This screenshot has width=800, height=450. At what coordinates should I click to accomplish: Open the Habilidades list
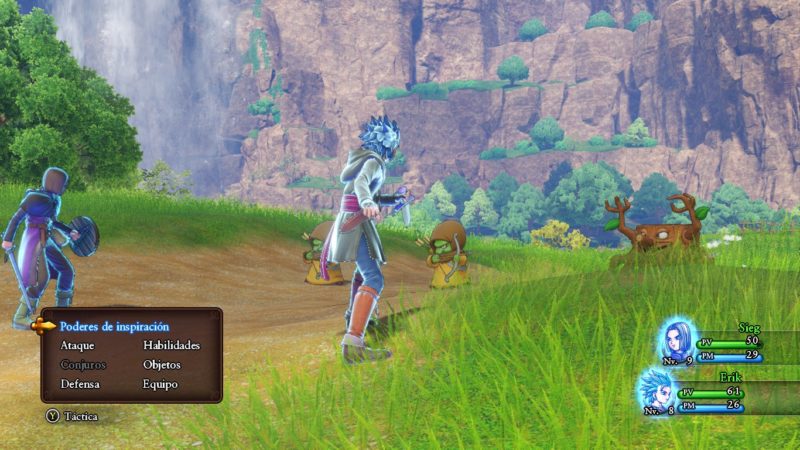(171, 345)
